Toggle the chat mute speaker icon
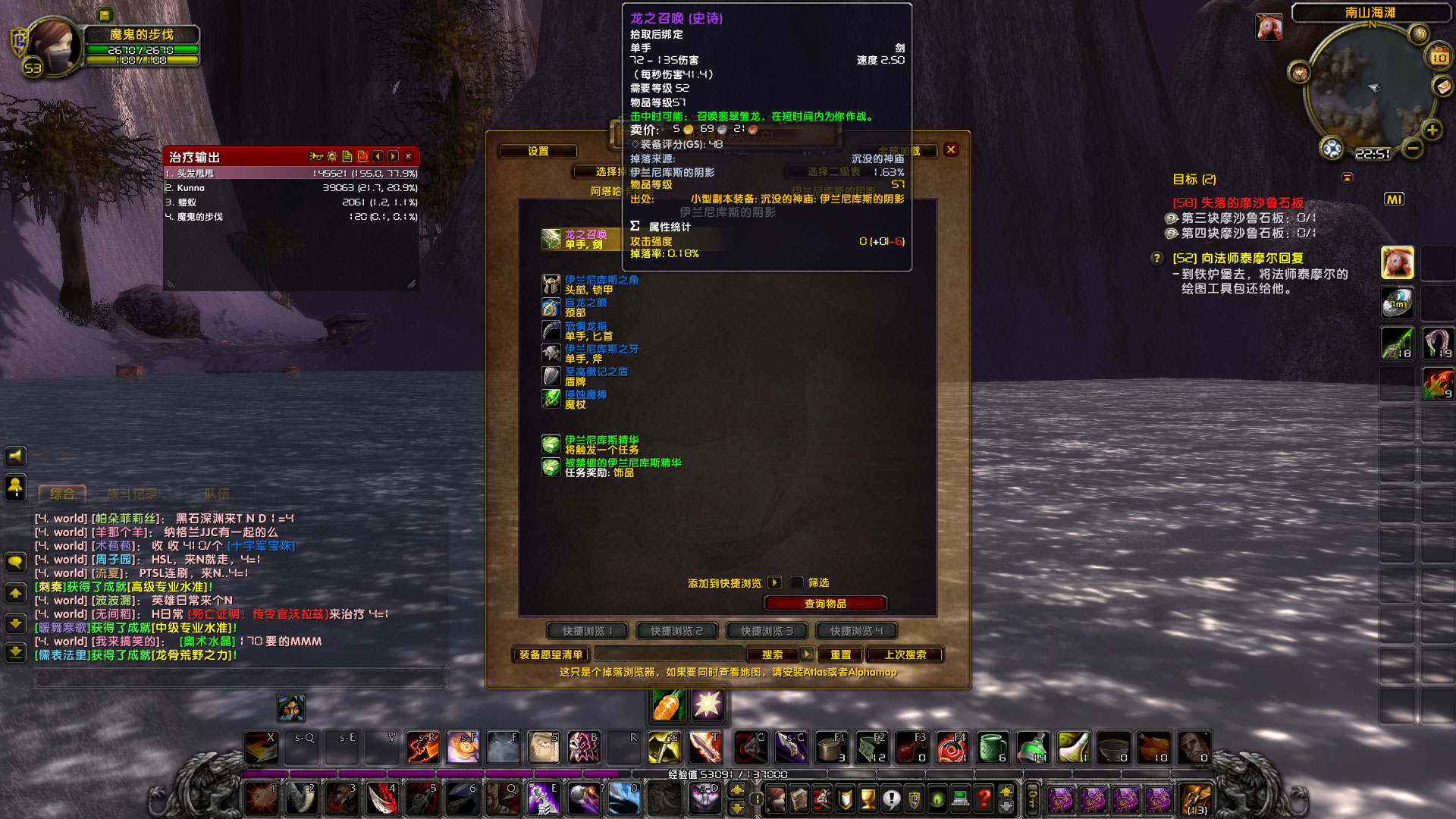The width and height of the screenshot is (1456, 819). (16, 456)
